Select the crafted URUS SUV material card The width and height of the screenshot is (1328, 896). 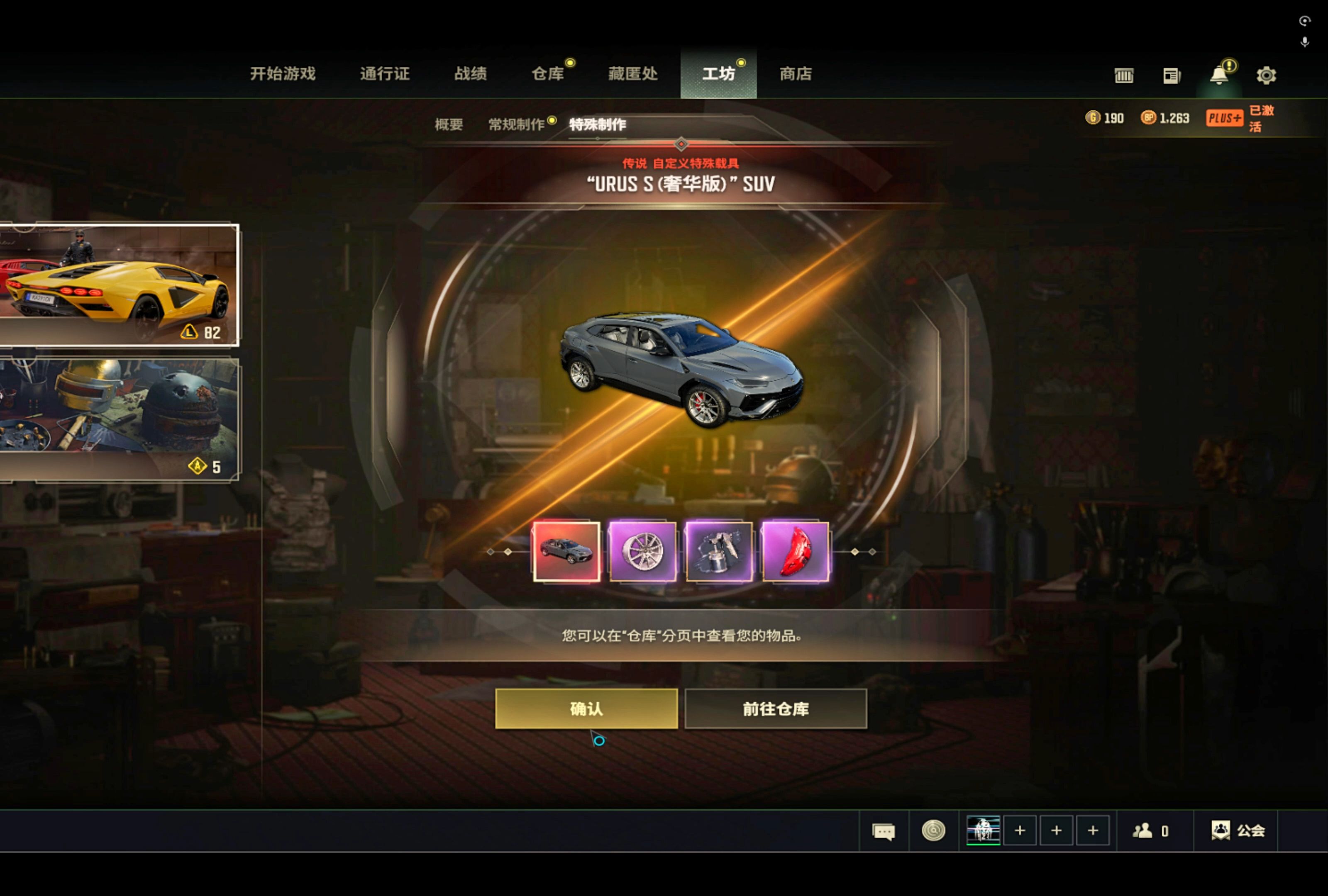pos(567,550)
